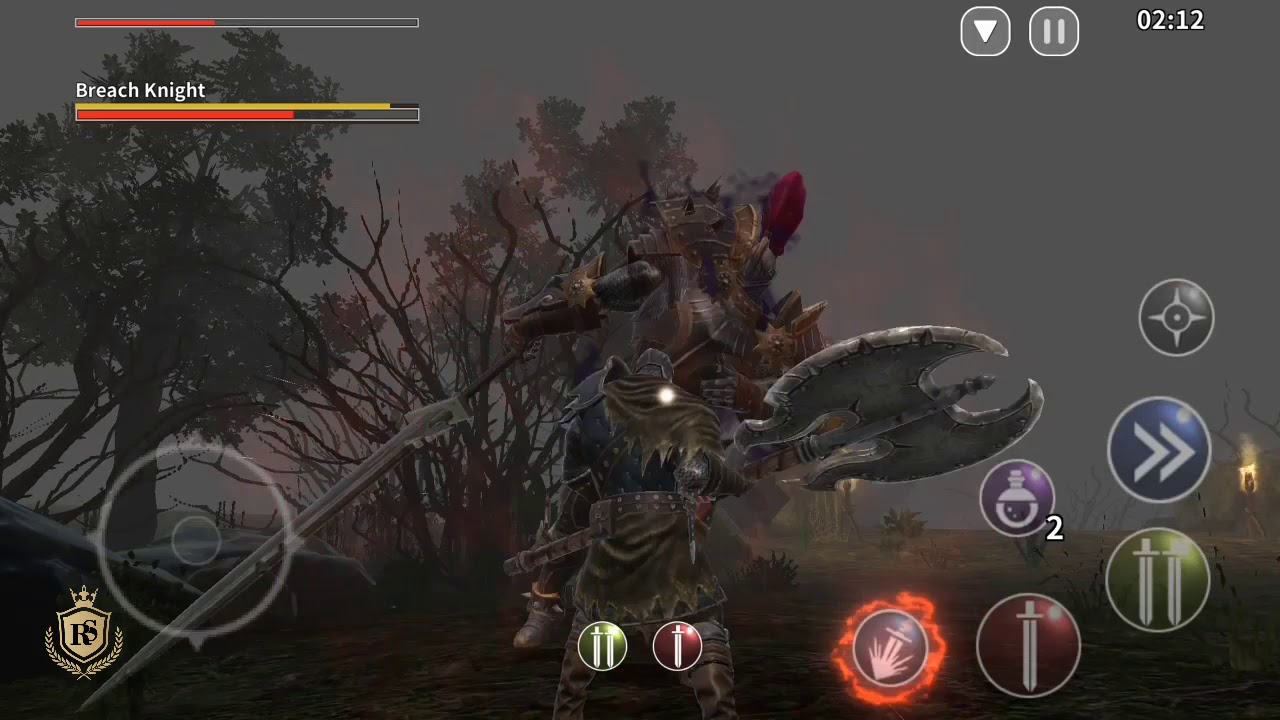Click the player health bar at top left
This screenshot has width=1280, height=720.
(x=247, y=22)
